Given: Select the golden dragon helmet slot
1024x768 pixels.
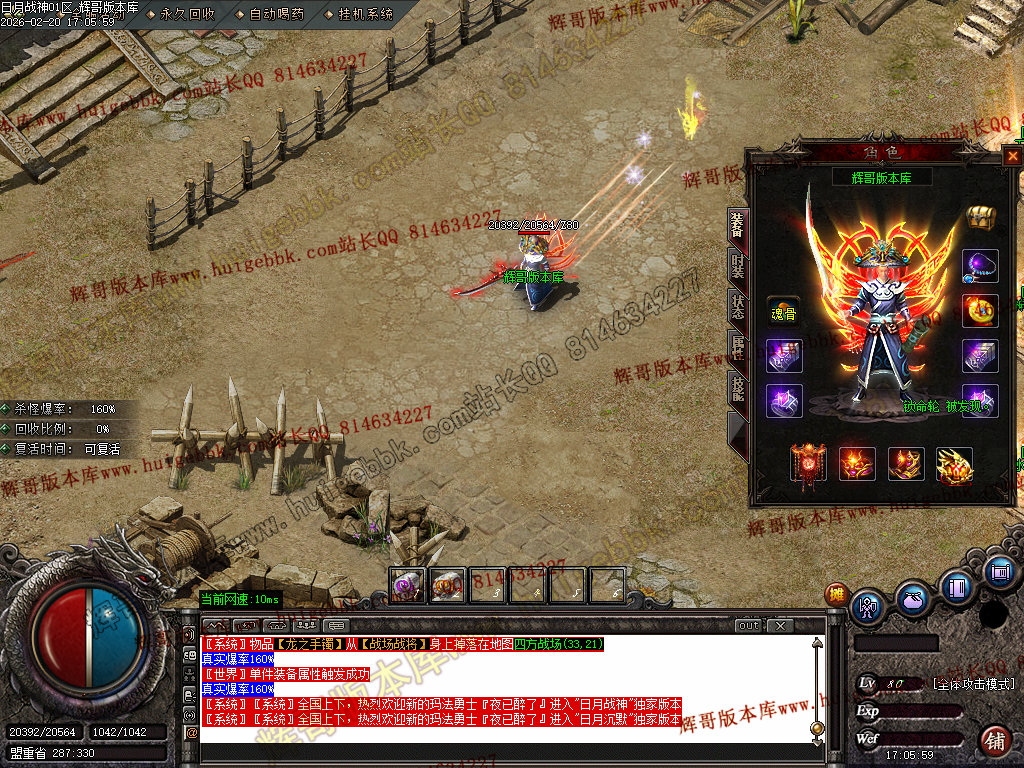Looking at the screenshot, I should pyautogui.click(x=954, y=465).
